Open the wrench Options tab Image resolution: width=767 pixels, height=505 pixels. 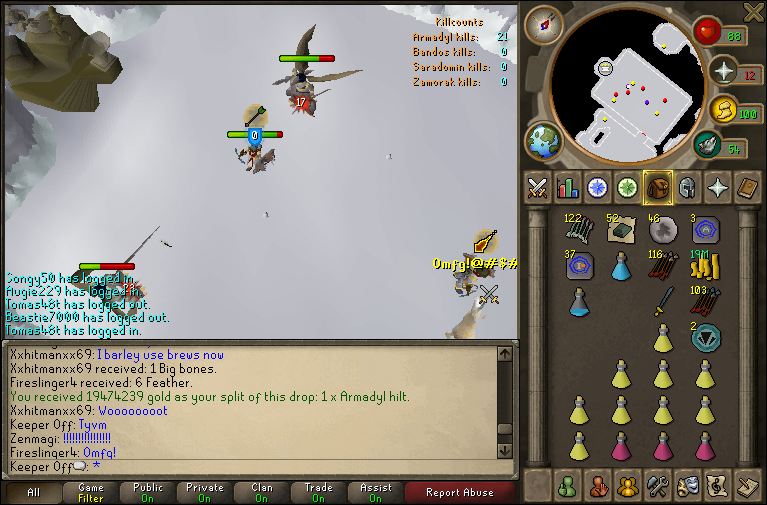(x=657, y=487)
